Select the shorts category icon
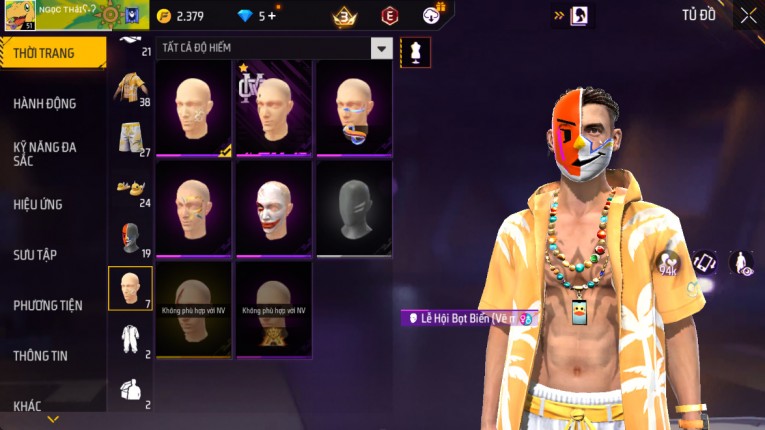 click(130, 138)
